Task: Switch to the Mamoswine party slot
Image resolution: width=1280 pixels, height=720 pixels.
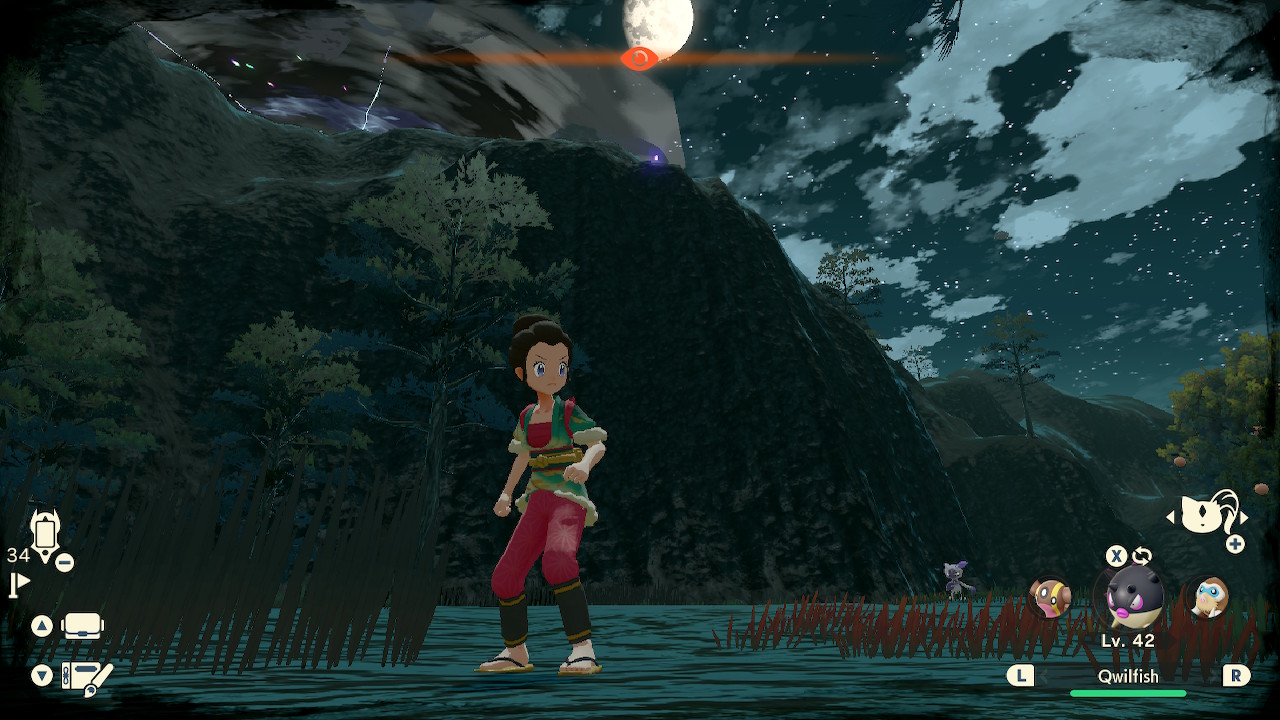Action: [1208, 597]
